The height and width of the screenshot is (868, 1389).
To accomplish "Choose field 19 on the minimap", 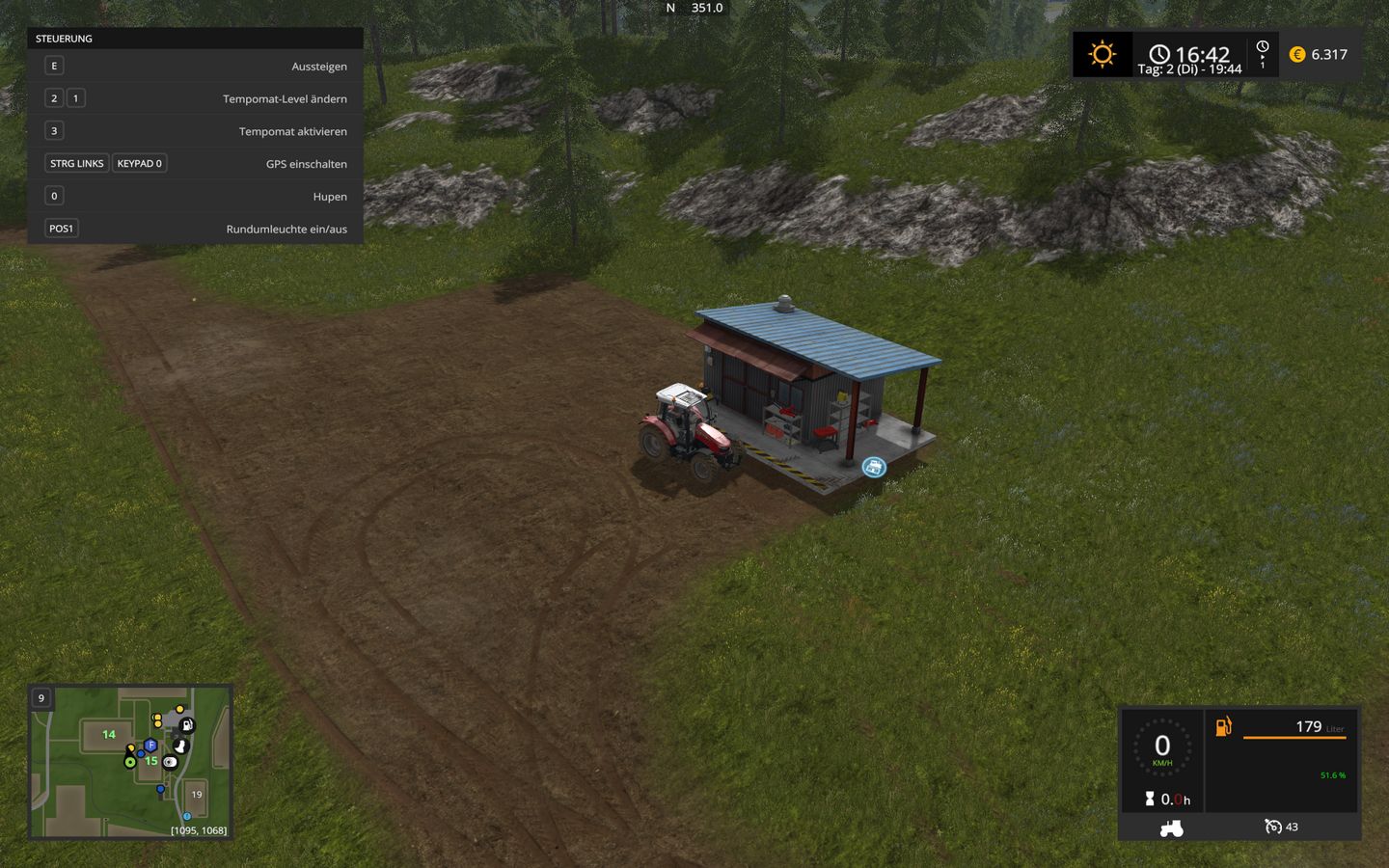I will pyautogui.click(x=197, y=795).
